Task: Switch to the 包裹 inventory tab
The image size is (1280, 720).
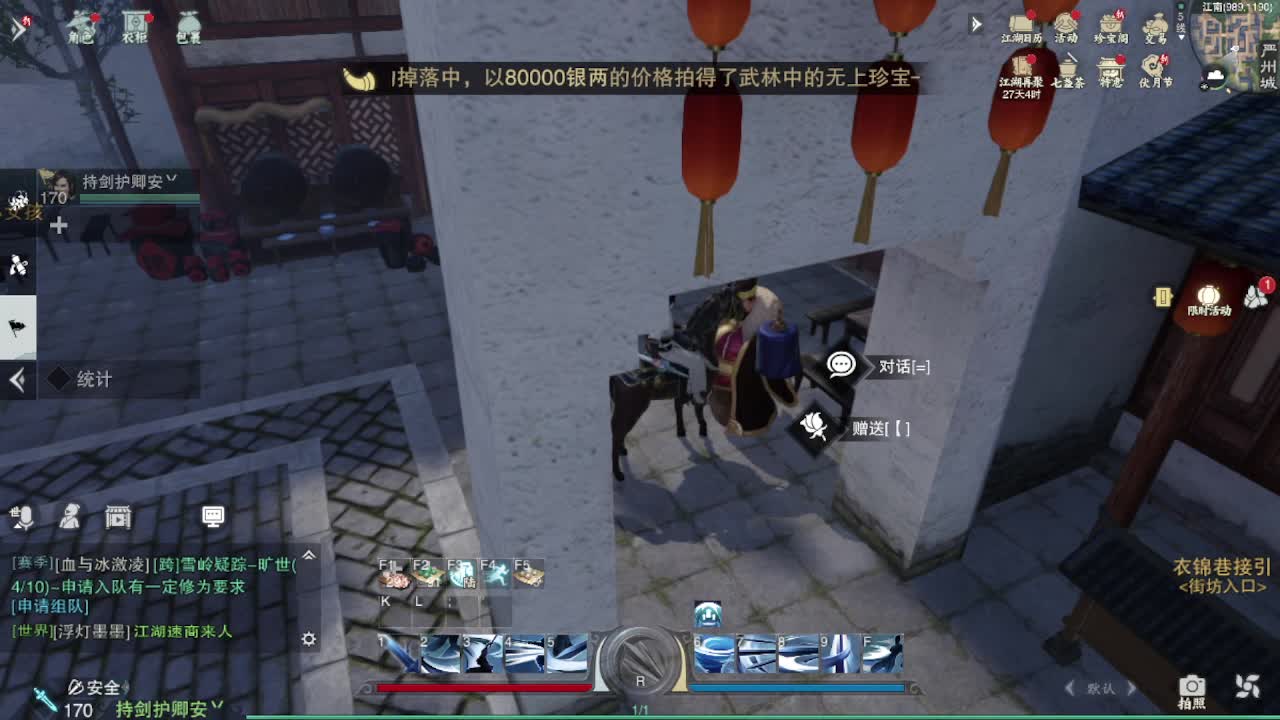Action: [x=188, y=20]
